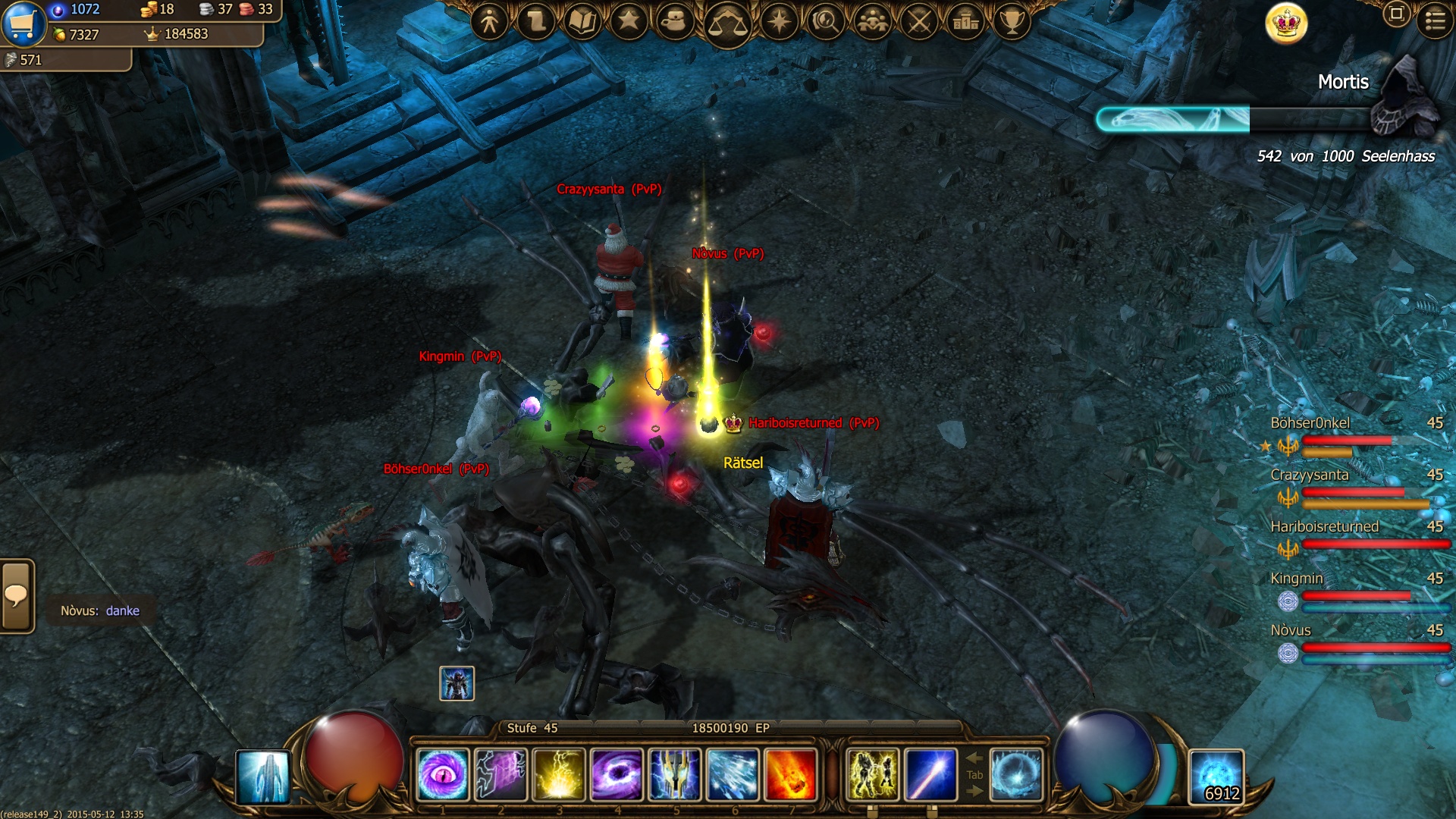This screenshot has width=1456, height=819.
Task: Open the crossed swords PvP menu
Action: coord(919,22)
